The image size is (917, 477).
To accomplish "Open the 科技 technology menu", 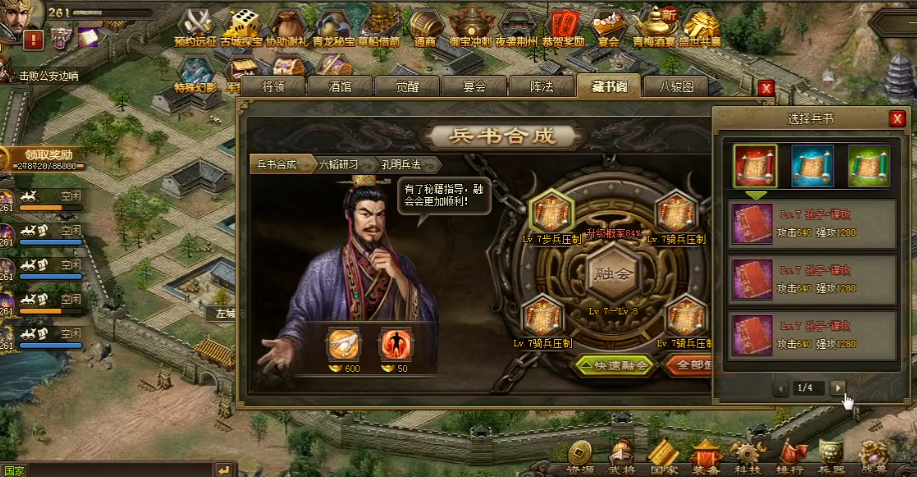I will (x=747, y=456).
